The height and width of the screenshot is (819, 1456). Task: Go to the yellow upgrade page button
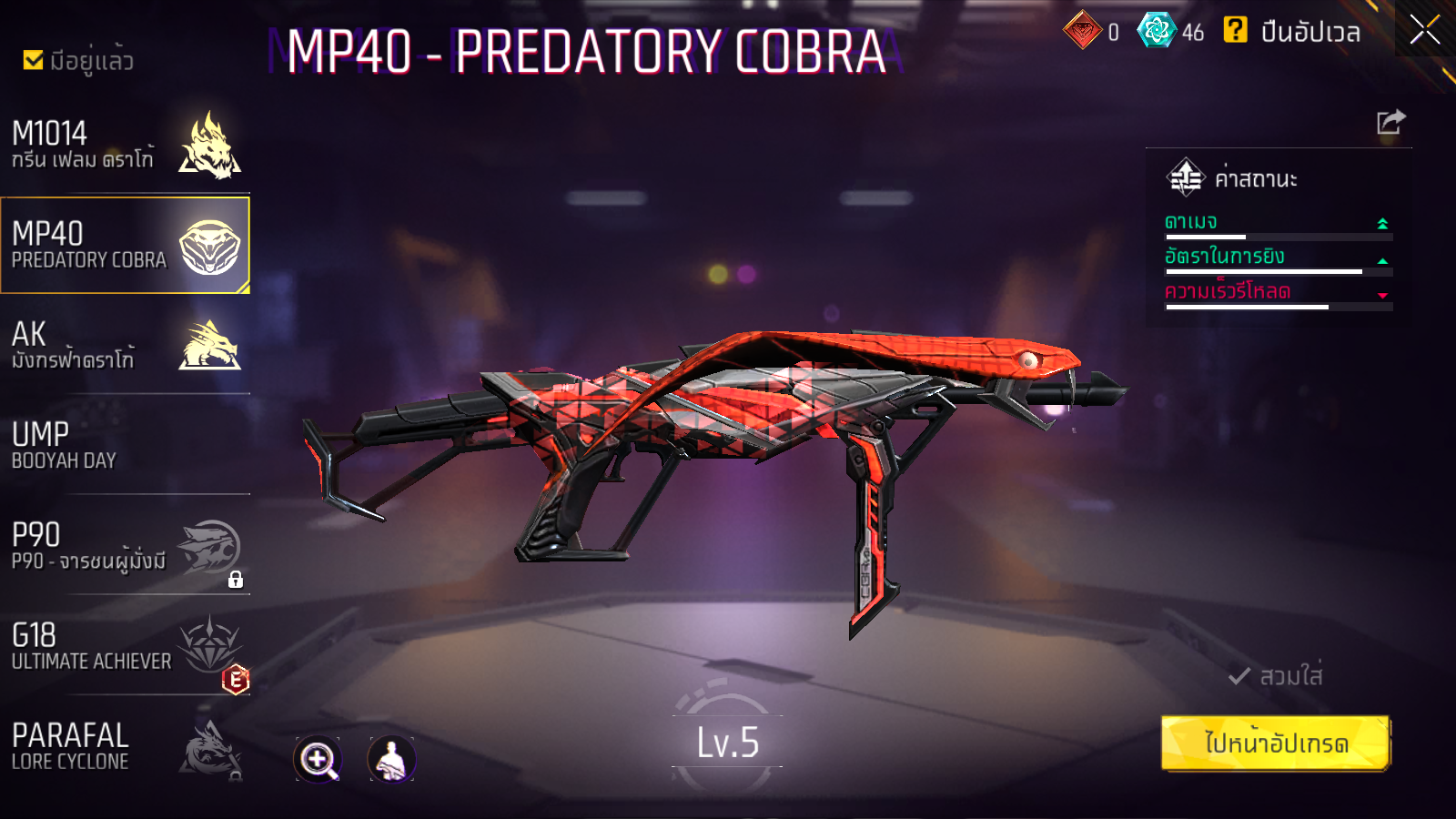1275,743
